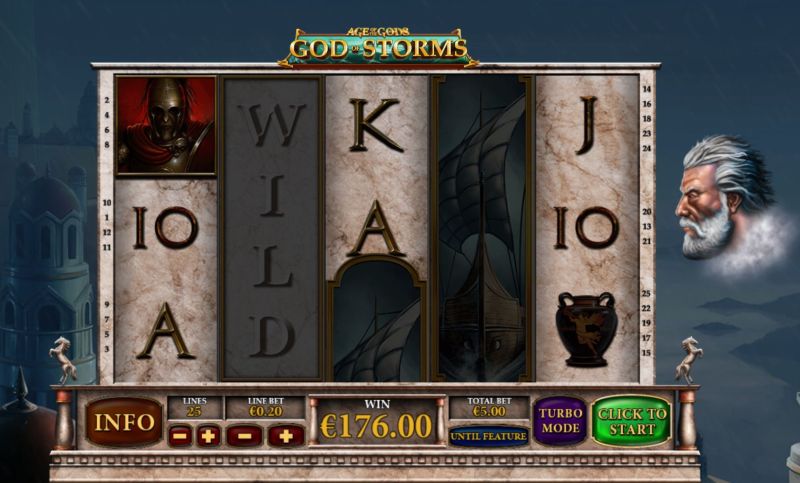Decrease the number of lines
The width and height of the screenshot is (800, 483).
(x=180, y=435)
